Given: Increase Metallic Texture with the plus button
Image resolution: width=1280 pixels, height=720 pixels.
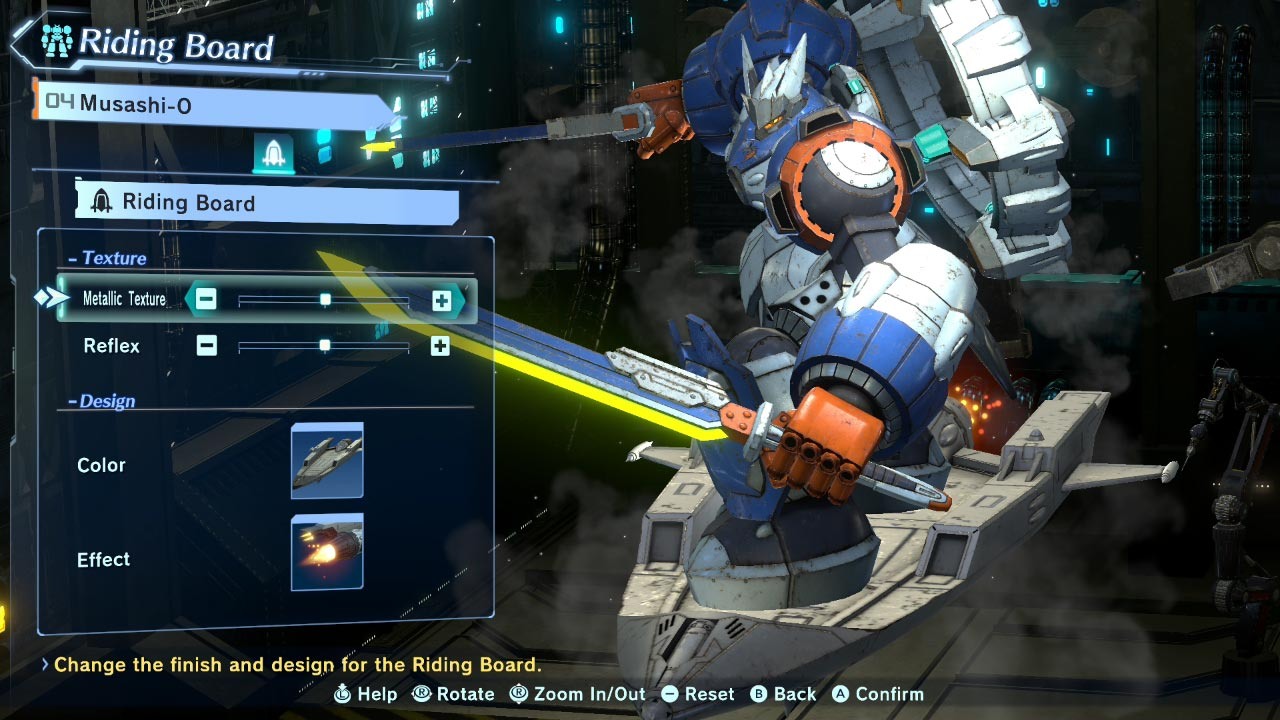Looking at the screenshot, I should pos(441,299).
